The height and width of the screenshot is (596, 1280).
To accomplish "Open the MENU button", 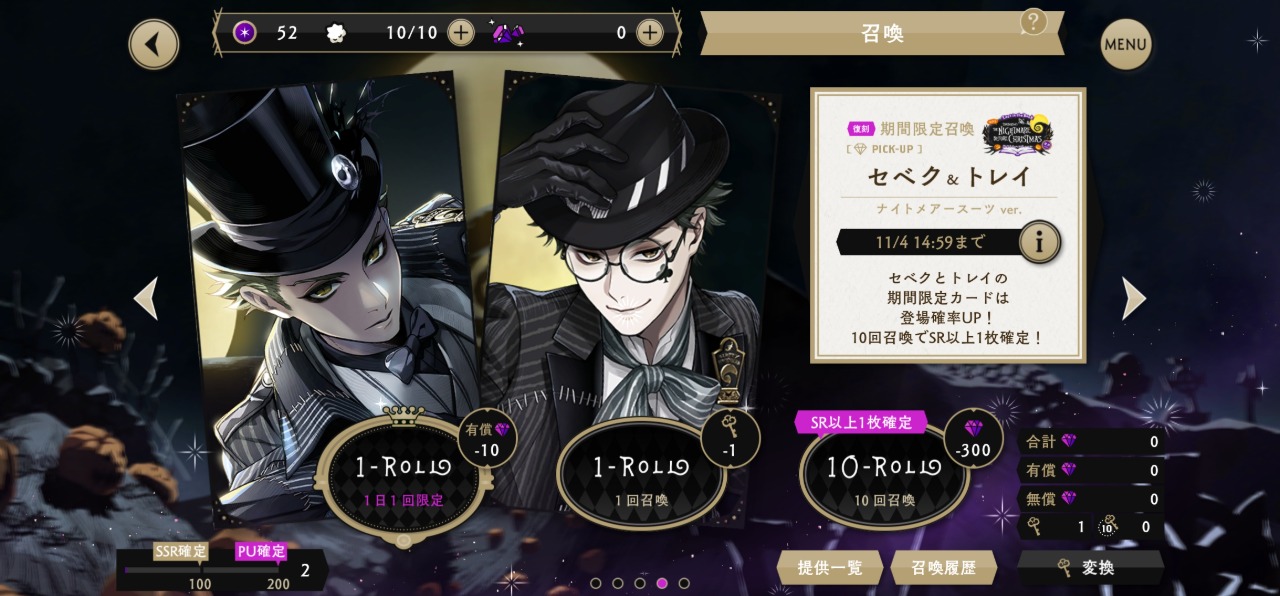I will click(x=1125, y=44).
